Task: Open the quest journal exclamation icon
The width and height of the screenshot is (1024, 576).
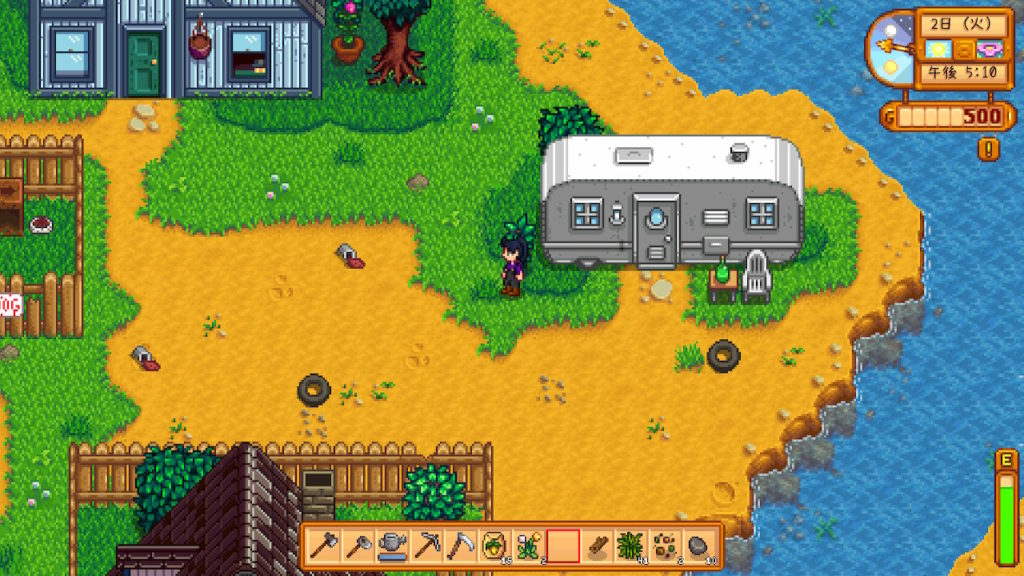Action: (x=989, y=150)
